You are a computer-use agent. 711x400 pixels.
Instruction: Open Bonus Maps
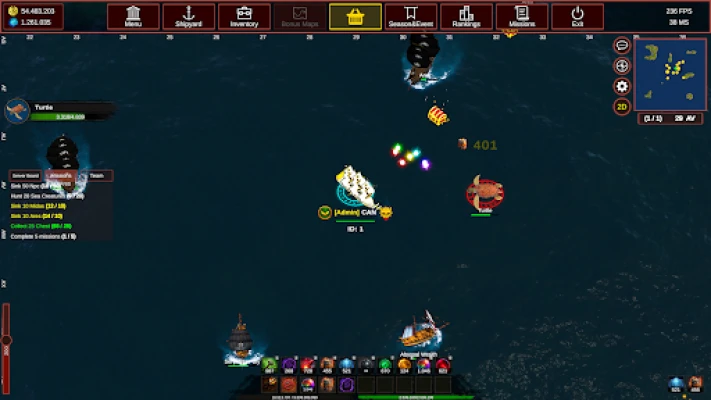click(299, 17)
